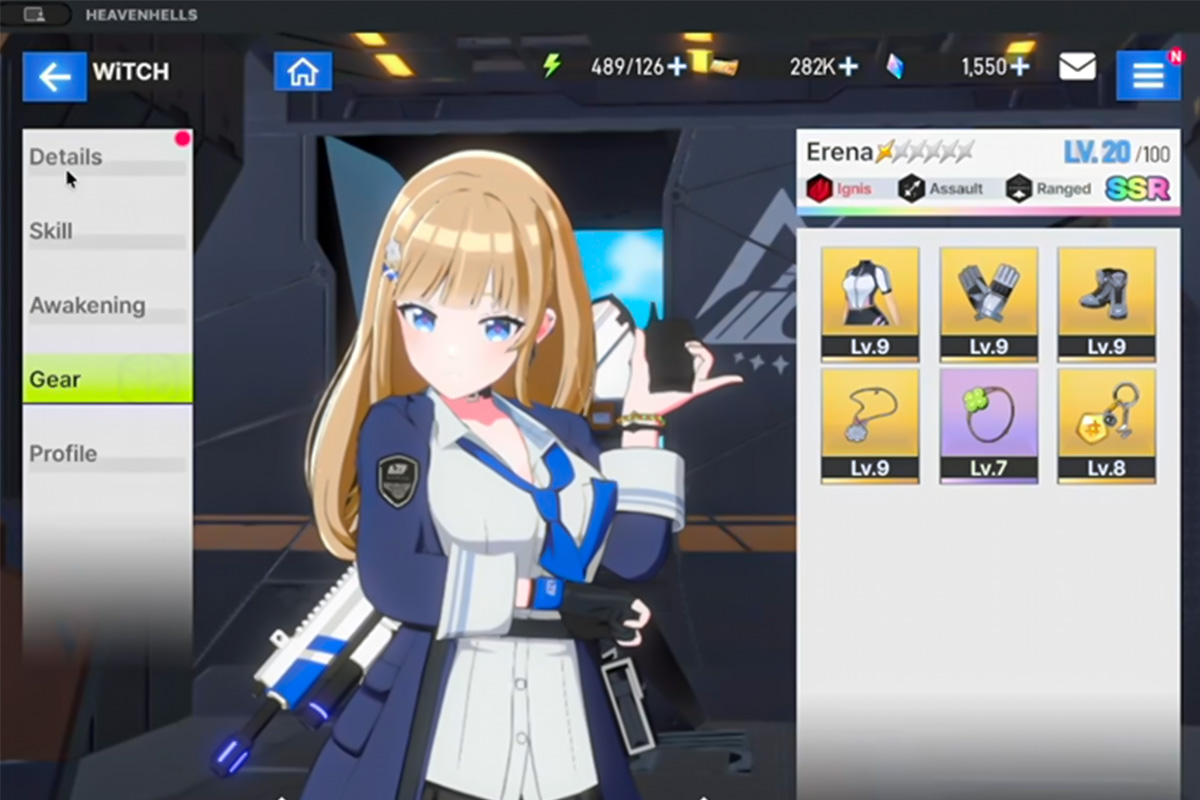The width and height of the screenshot is (1200, 800).
Task: Show the Awakening tab
Action: click(x=107, y=305)
